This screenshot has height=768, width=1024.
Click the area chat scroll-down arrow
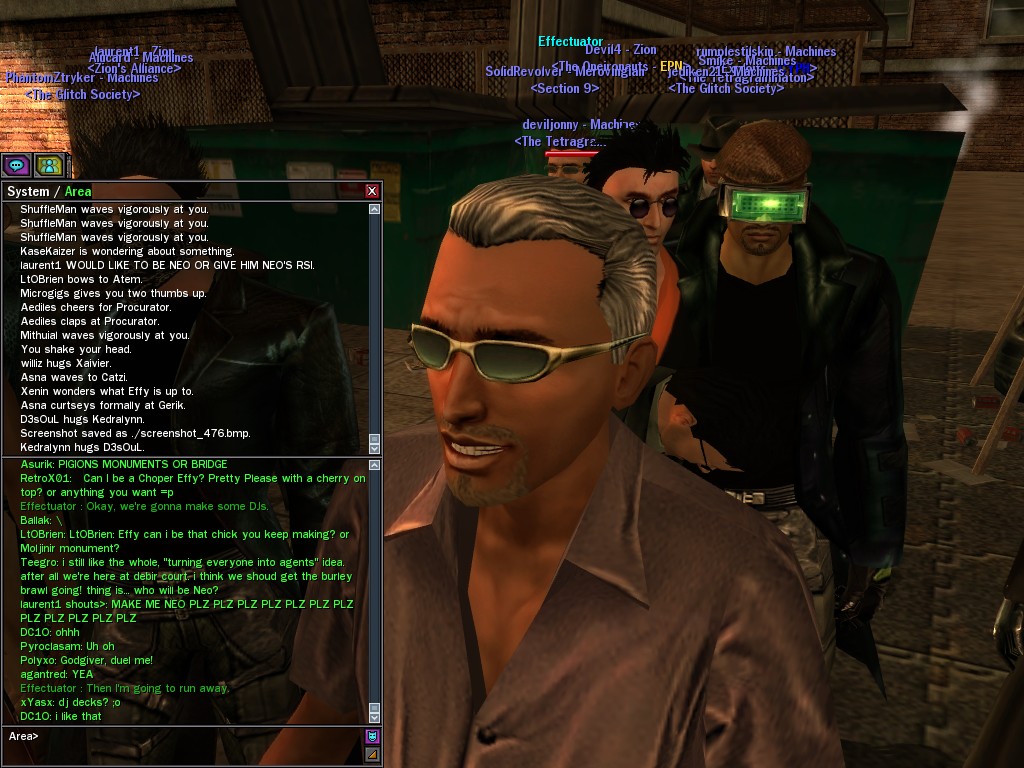375,717
